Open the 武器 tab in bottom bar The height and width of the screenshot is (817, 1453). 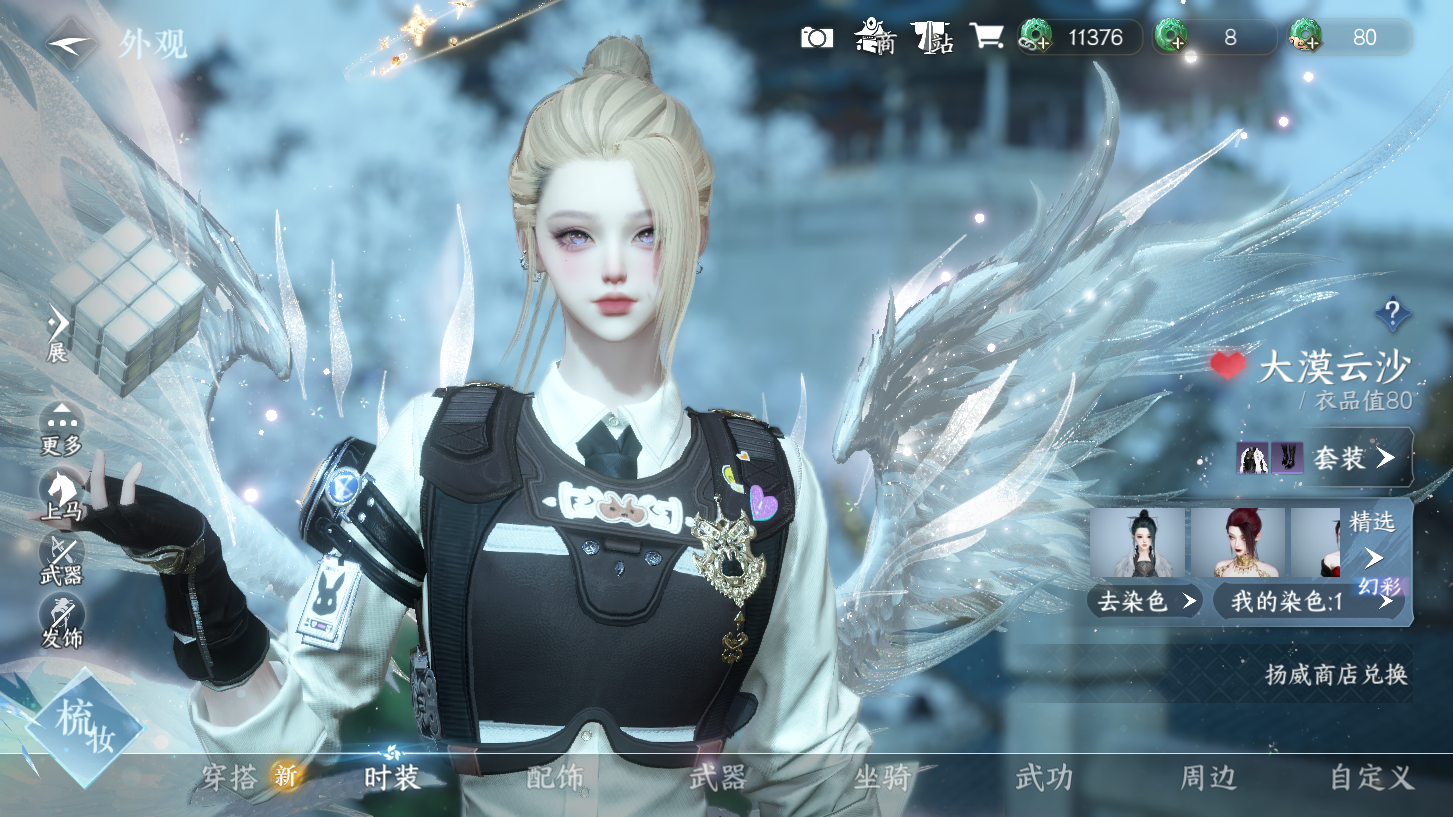718,777
